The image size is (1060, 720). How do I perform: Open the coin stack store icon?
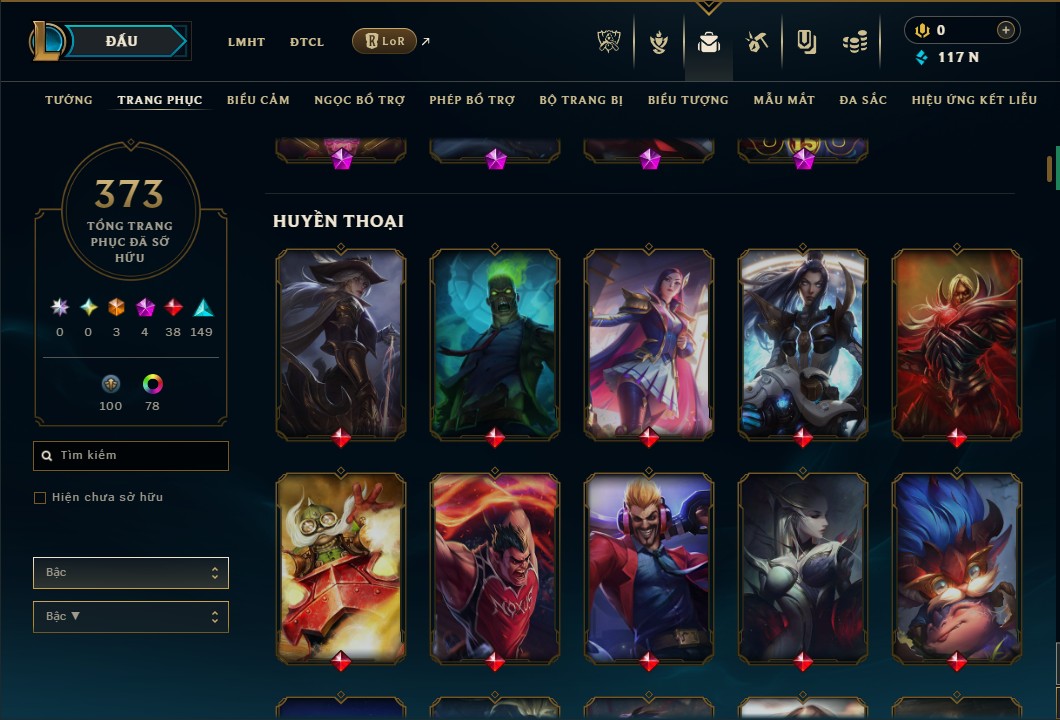click(854, 42)
